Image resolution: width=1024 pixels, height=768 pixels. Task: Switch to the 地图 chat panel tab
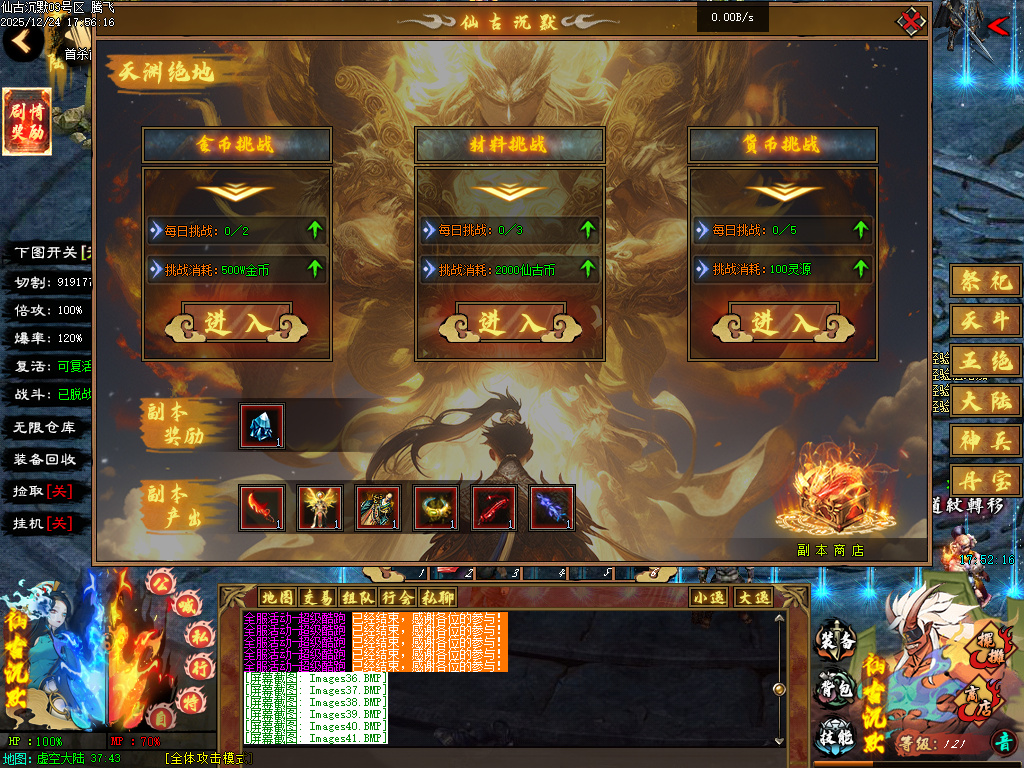276,597
